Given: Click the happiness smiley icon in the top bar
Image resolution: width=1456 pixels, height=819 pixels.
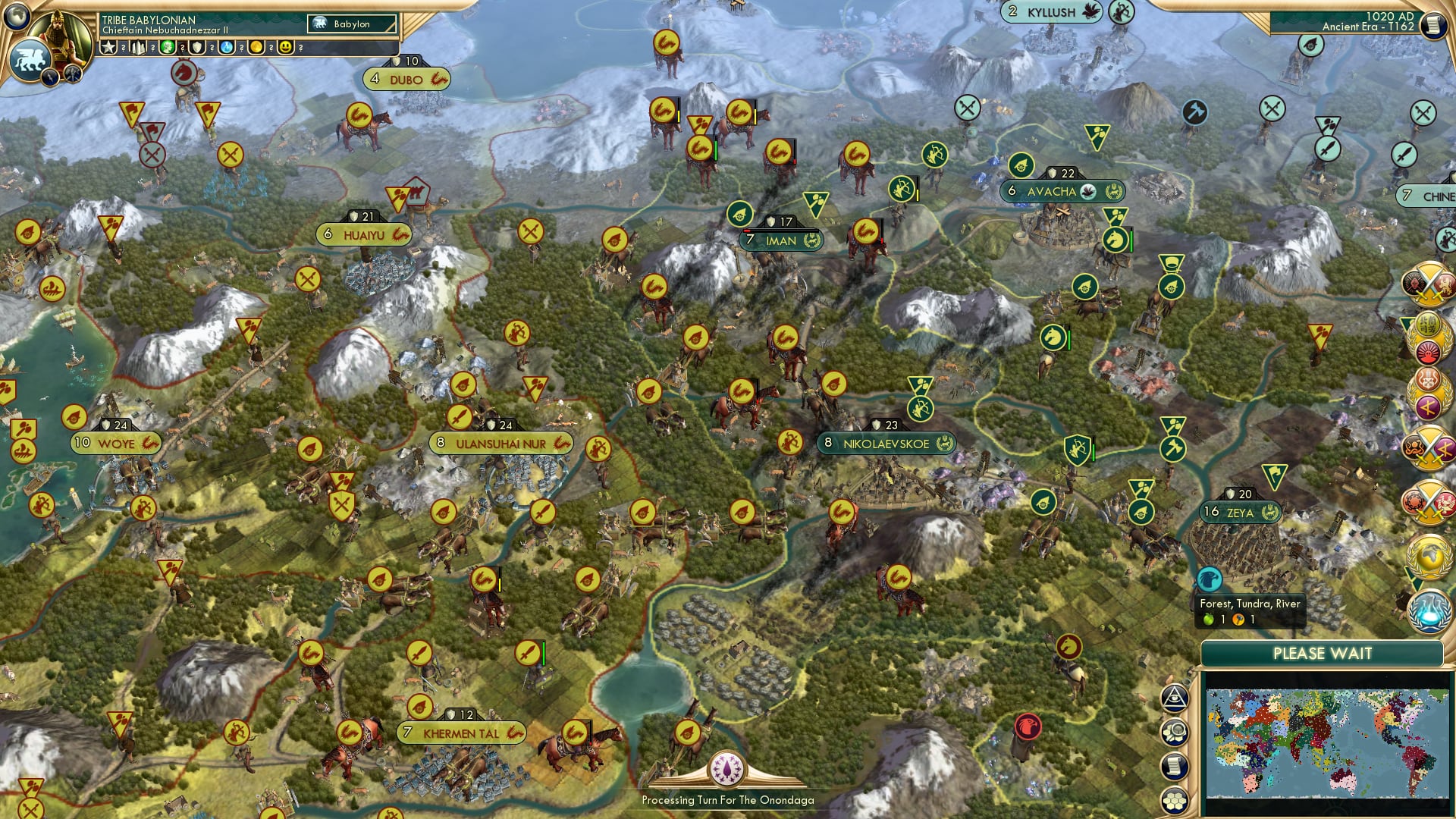Looking at the screenshot, I should click(x=285, y=47).
